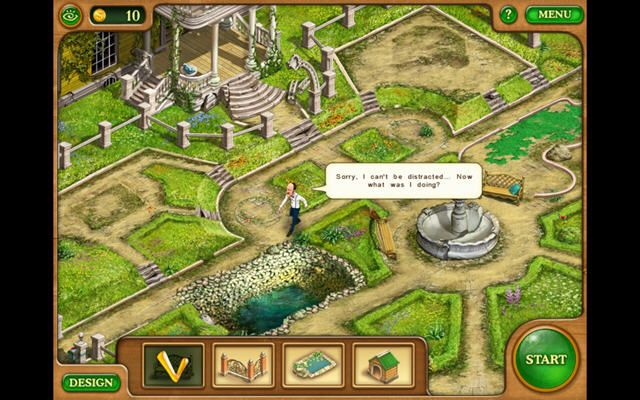Screen dimensions: 640x400
Task: Choose the gate and fence upgrade
Action: coord(242,365)
